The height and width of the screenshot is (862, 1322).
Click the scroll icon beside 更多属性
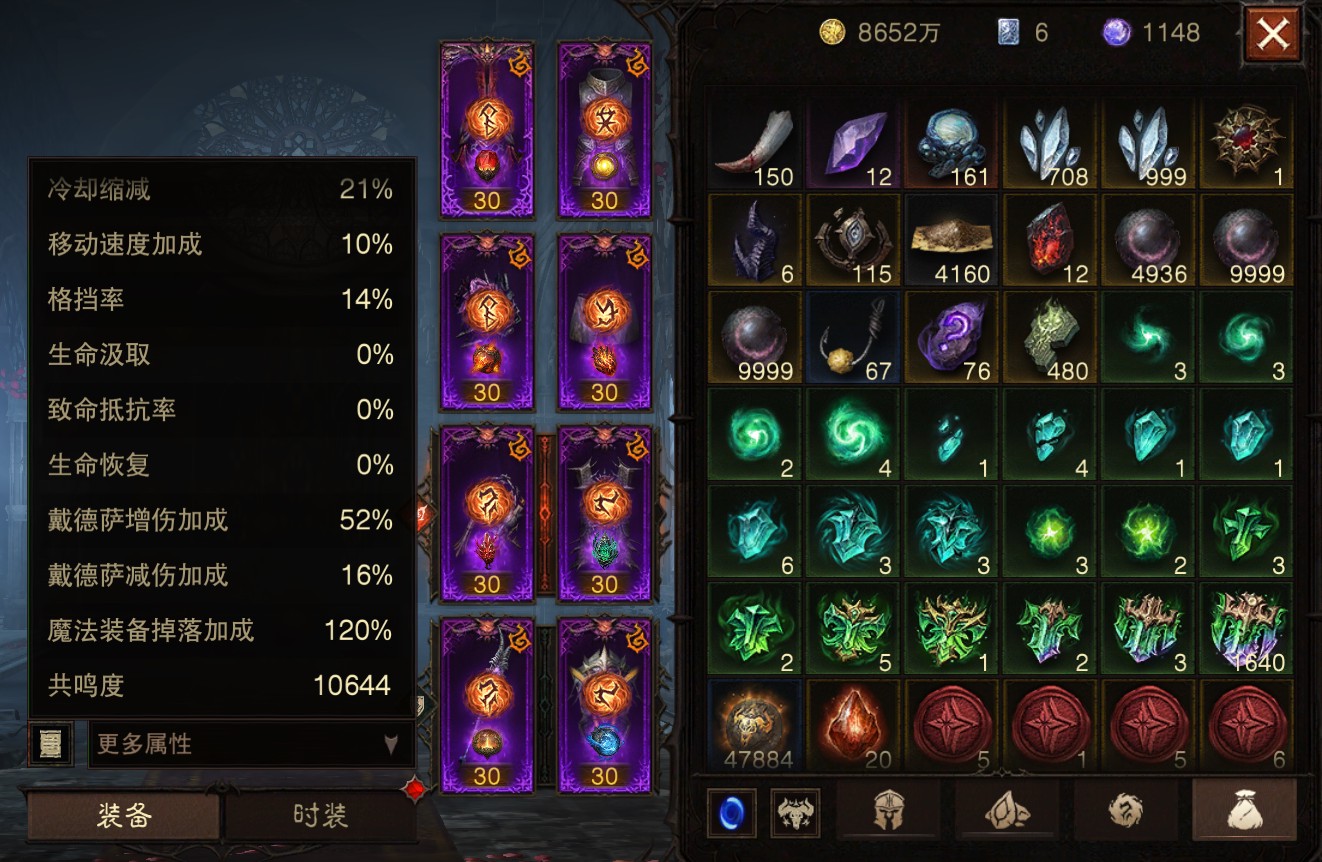50,744
